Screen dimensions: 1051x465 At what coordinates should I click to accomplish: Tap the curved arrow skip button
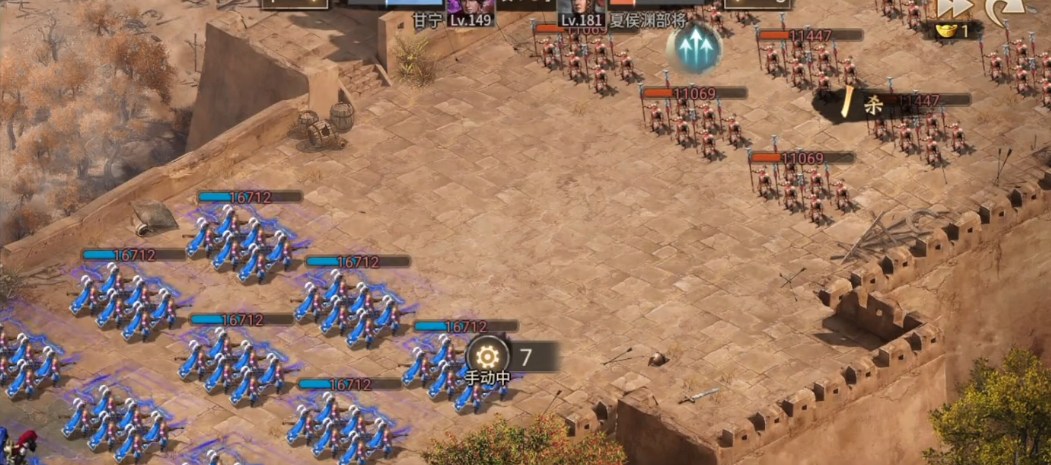(1001, 10)
